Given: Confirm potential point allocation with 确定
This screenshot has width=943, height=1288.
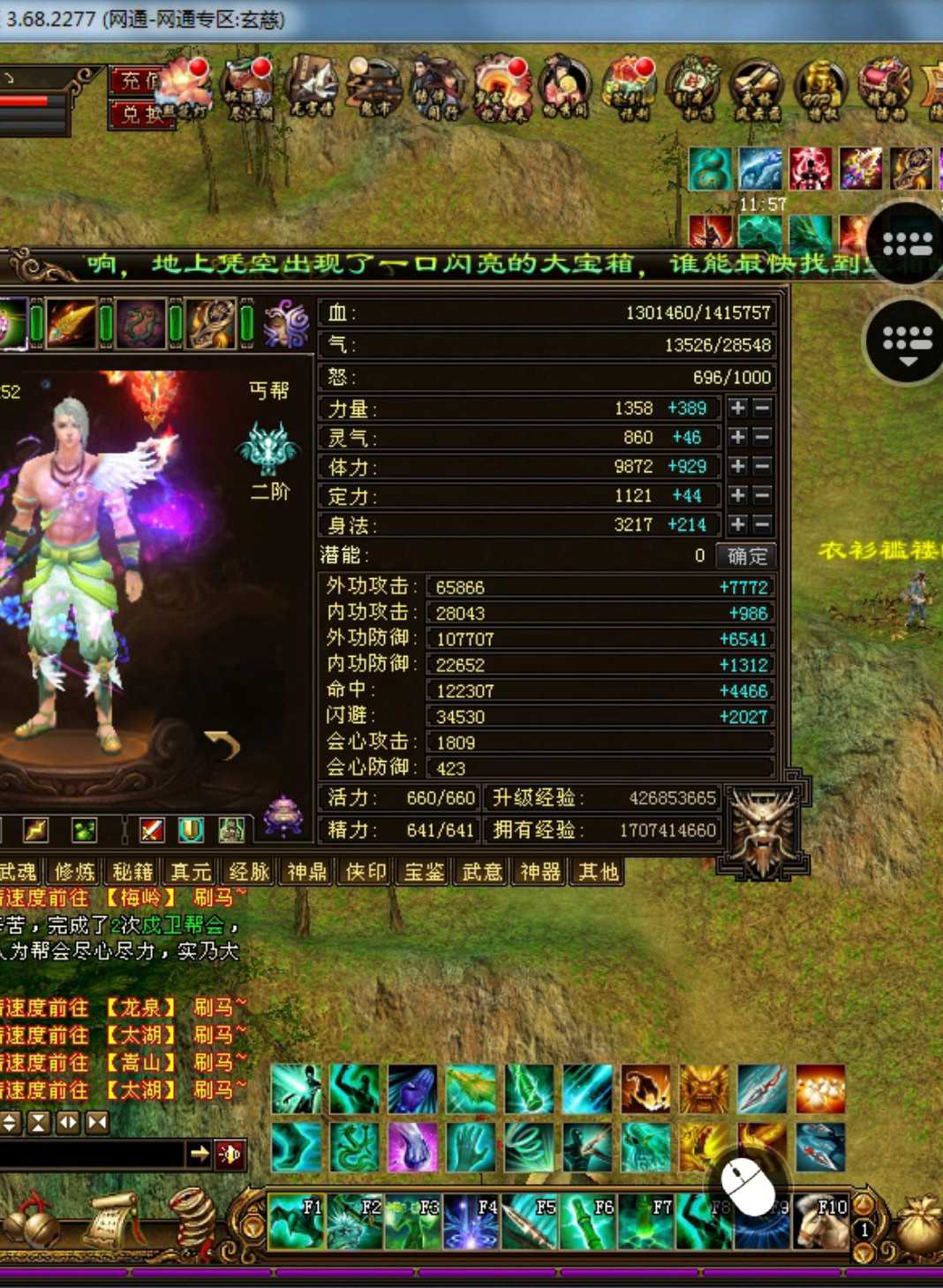Looking at the screenshot, I should click(x=747, y=556).
